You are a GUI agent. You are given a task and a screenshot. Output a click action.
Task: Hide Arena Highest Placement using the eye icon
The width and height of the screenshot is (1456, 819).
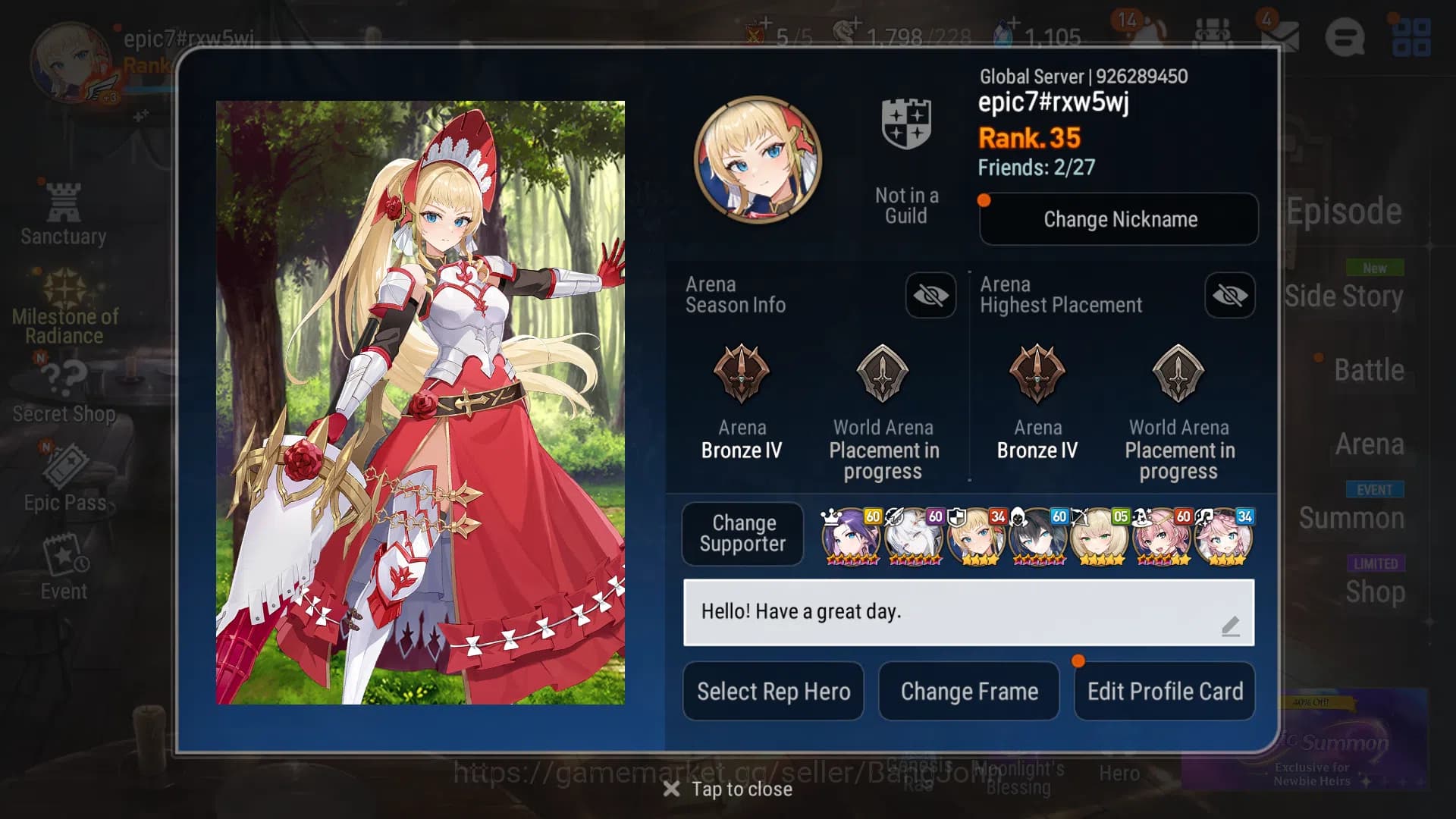tap(1230, 296)
